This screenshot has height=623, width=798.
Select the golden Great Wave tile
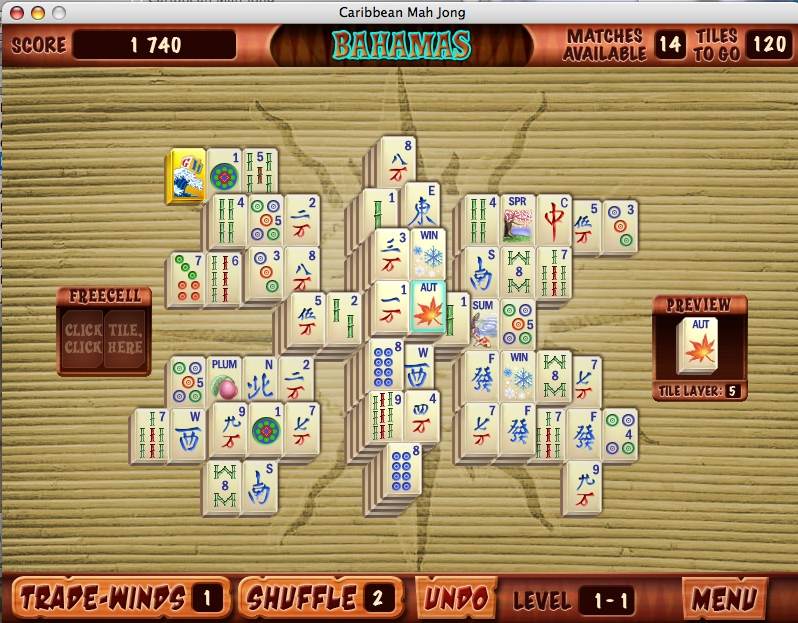[187, 176]
